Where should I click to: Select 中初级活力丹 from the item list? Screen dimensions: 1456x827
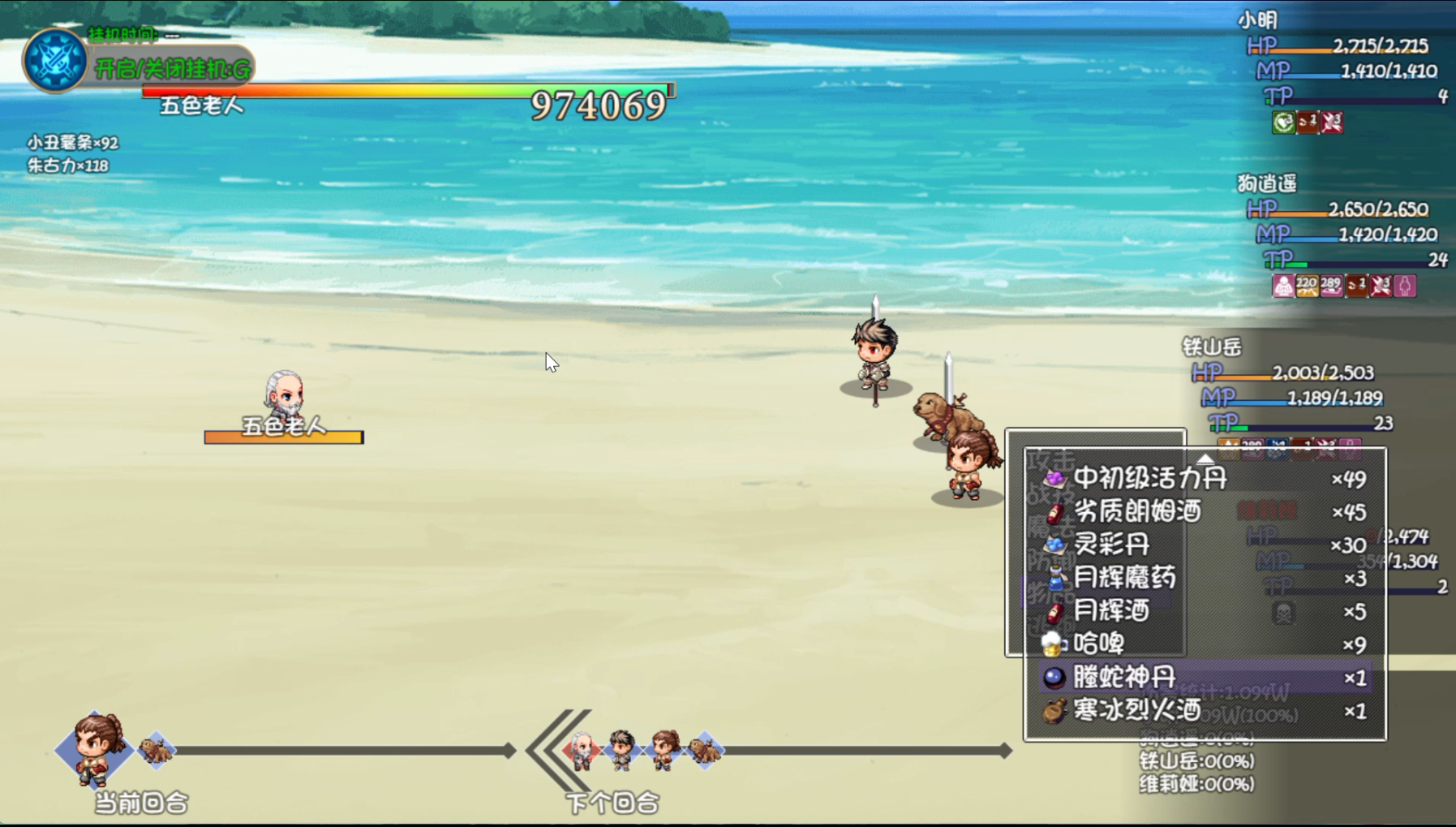click(x=1149, y=478)
